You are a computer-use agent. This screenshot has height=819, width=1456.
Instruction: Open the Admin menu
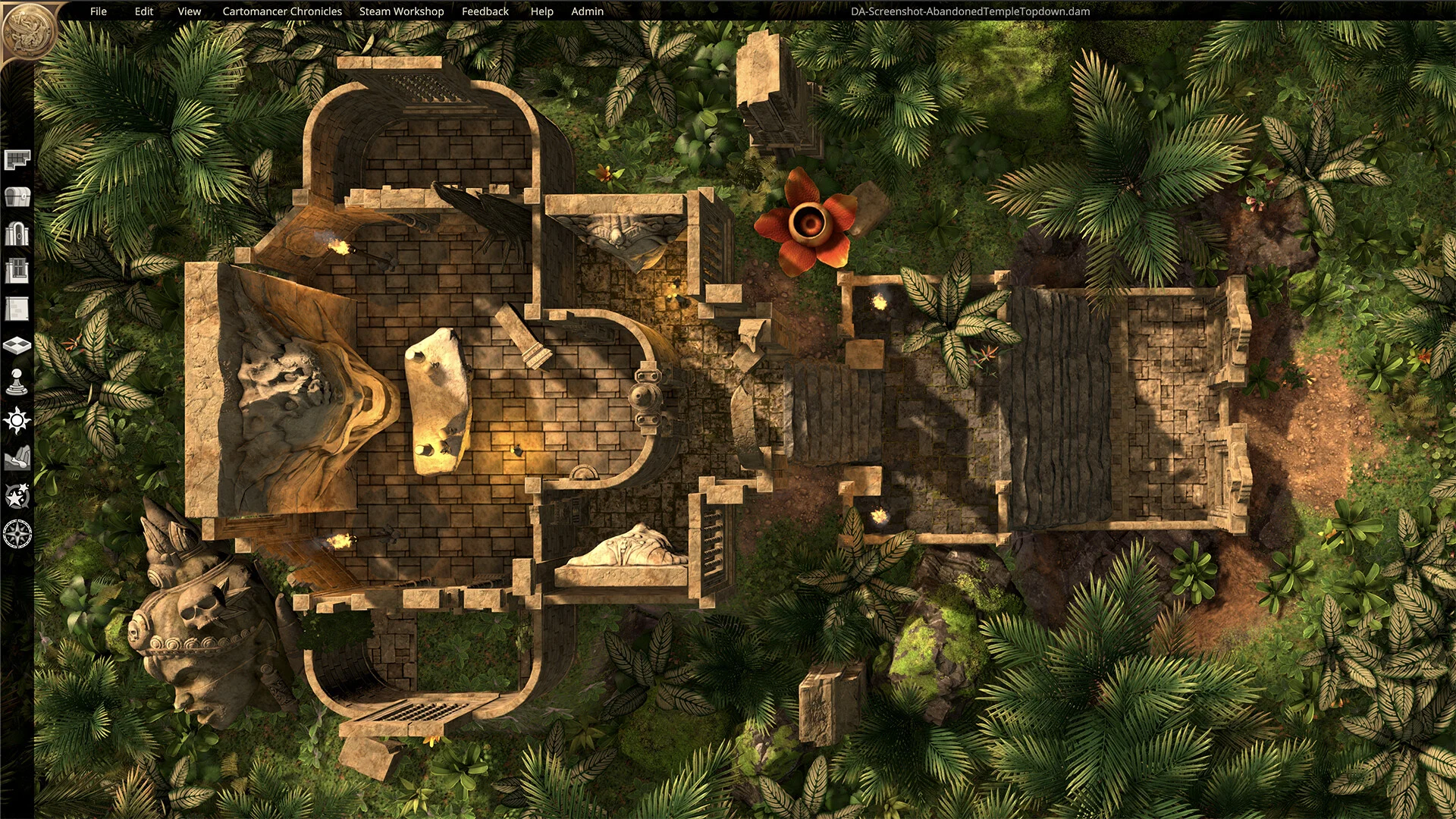[x=587, y=11]
